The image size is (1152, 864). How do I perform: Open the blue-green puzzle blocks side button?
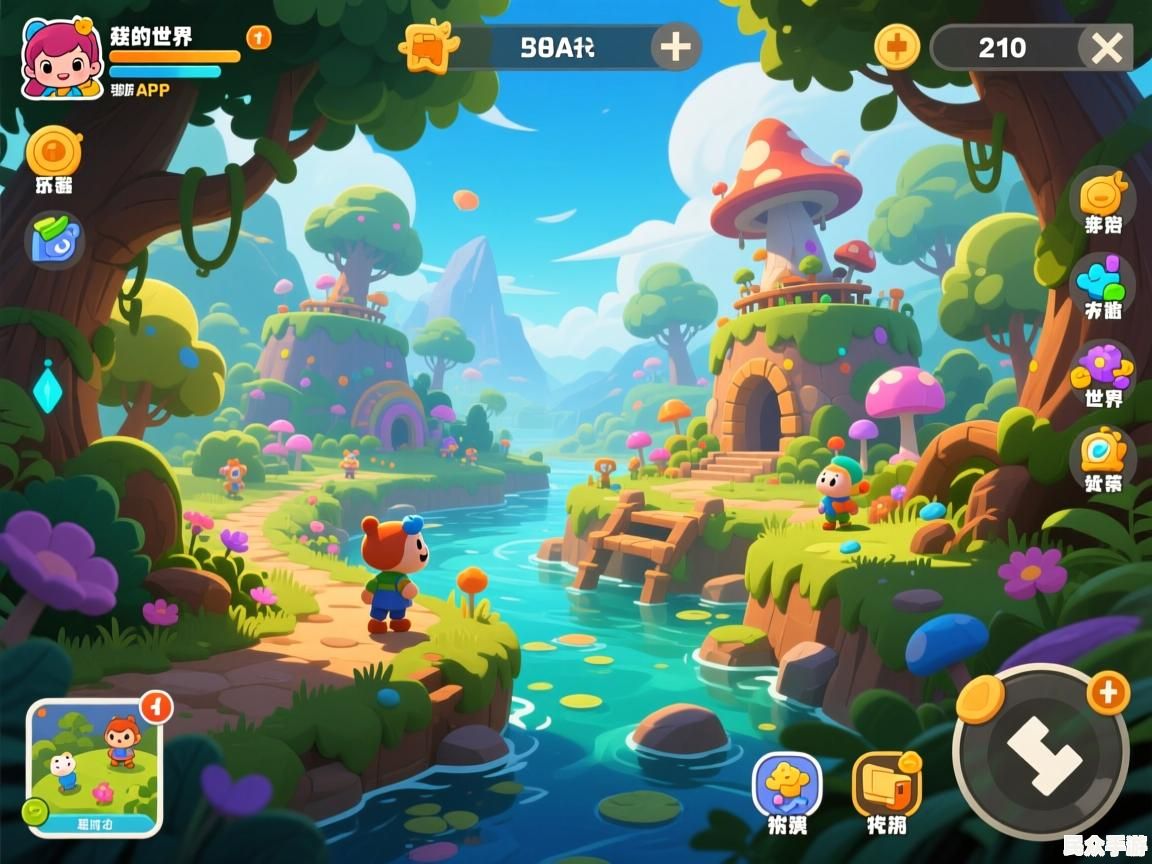[1102, 281]
